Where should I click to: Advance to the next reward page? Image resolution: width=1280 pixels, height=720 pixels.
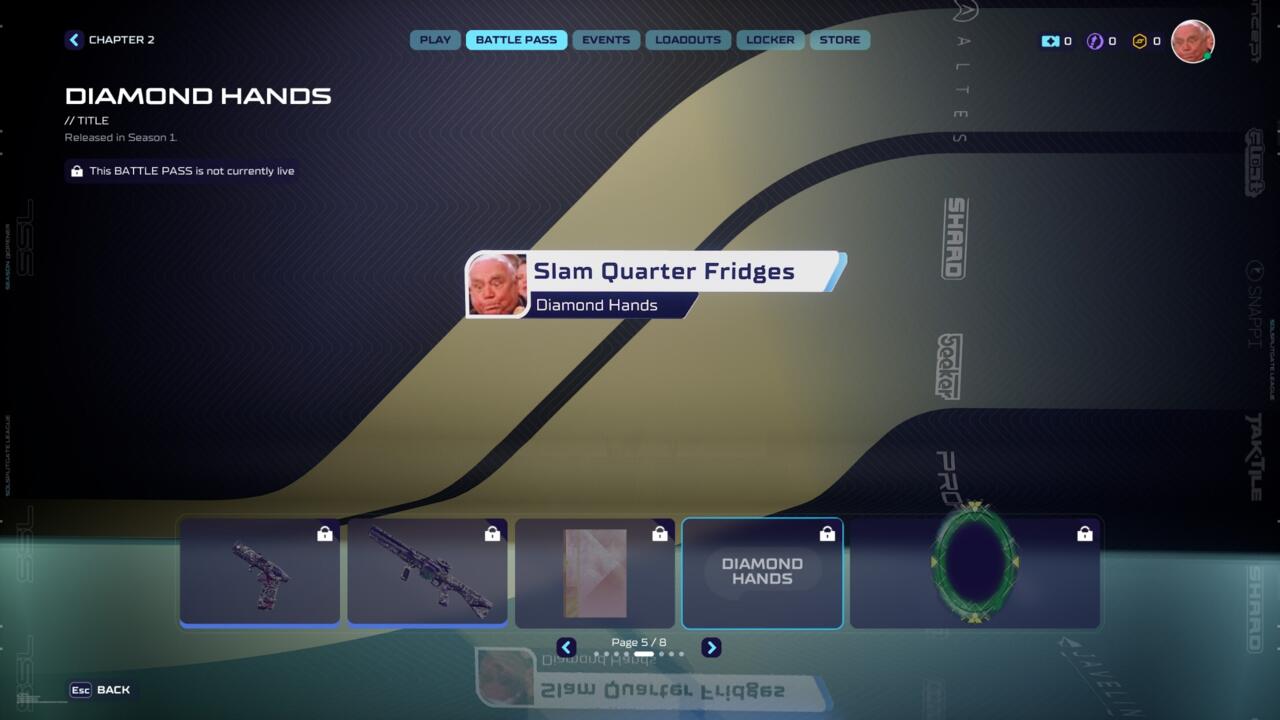pos(711,648)
